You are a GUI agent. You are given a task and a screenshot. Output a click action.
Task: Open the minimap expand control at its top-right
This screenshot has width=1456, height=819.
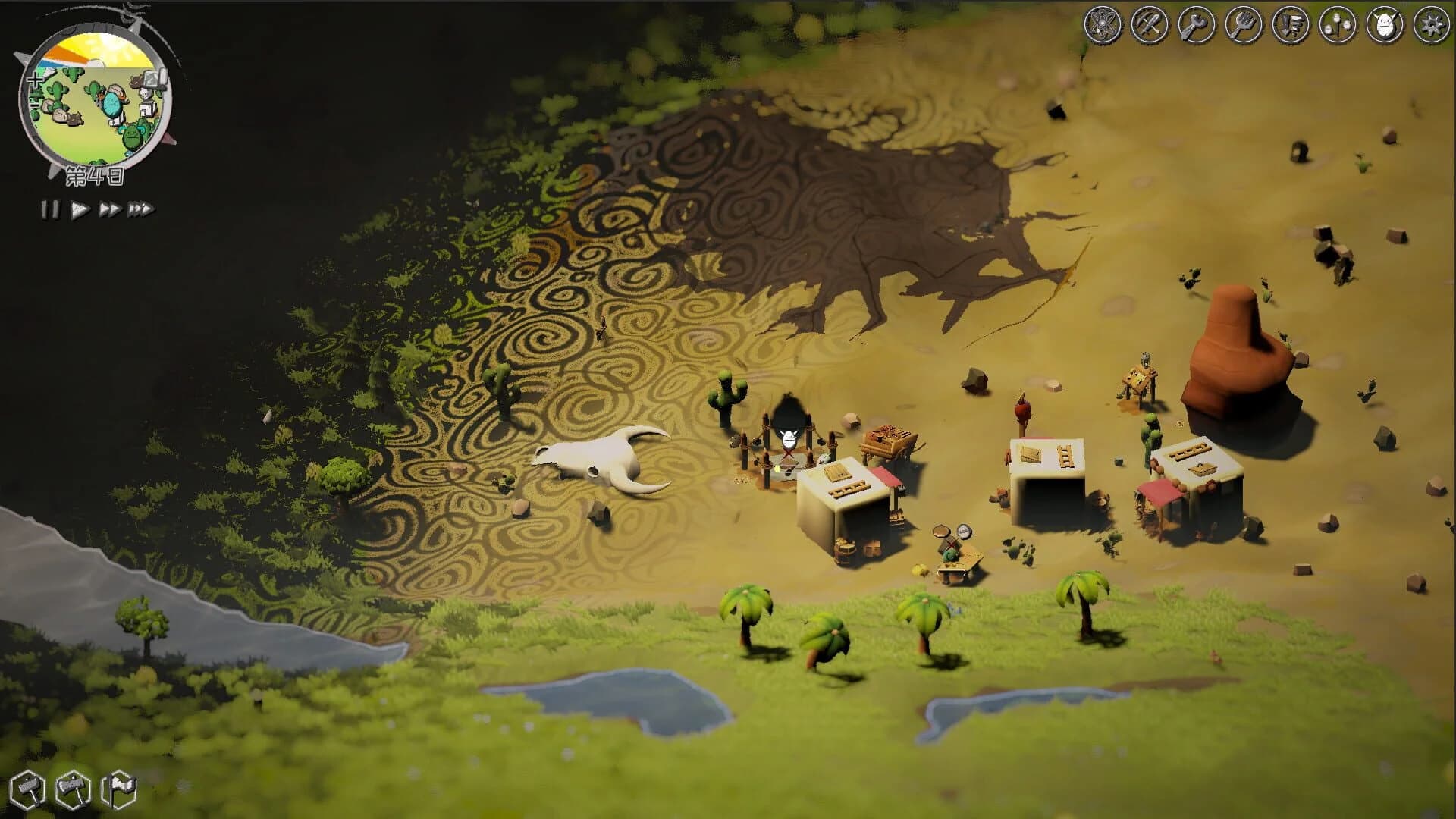[155, 78]
